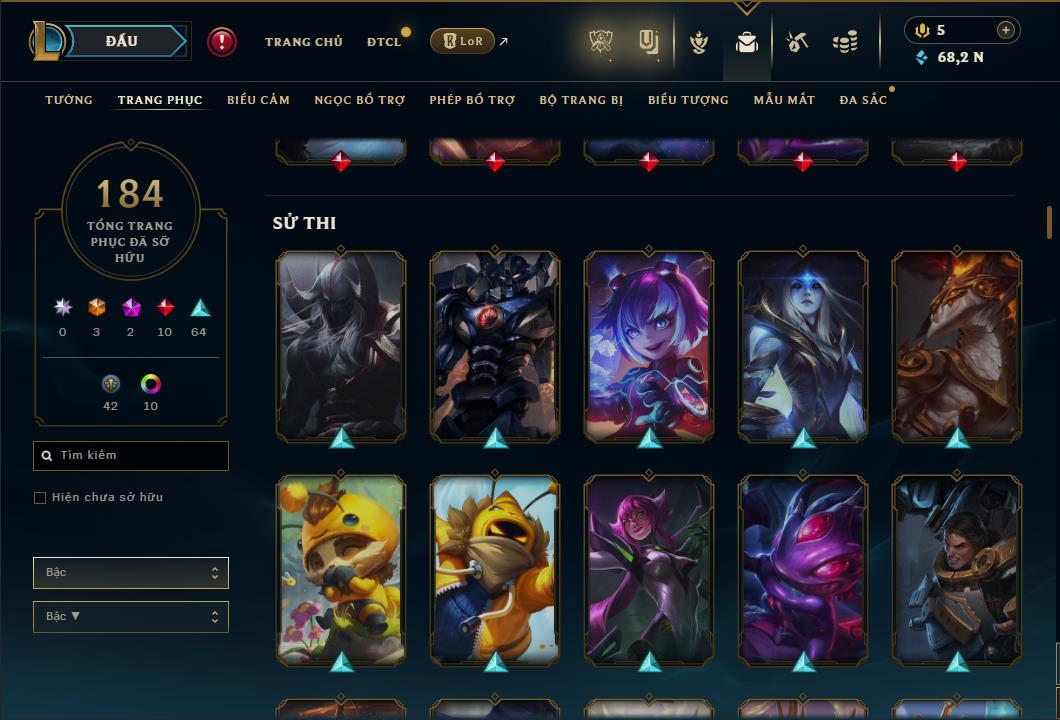This screenshot has height=720, width=1060.
Task: Open the hammer and wrench crafting icon
Action: pyautogui.click(x=796, y=42)
